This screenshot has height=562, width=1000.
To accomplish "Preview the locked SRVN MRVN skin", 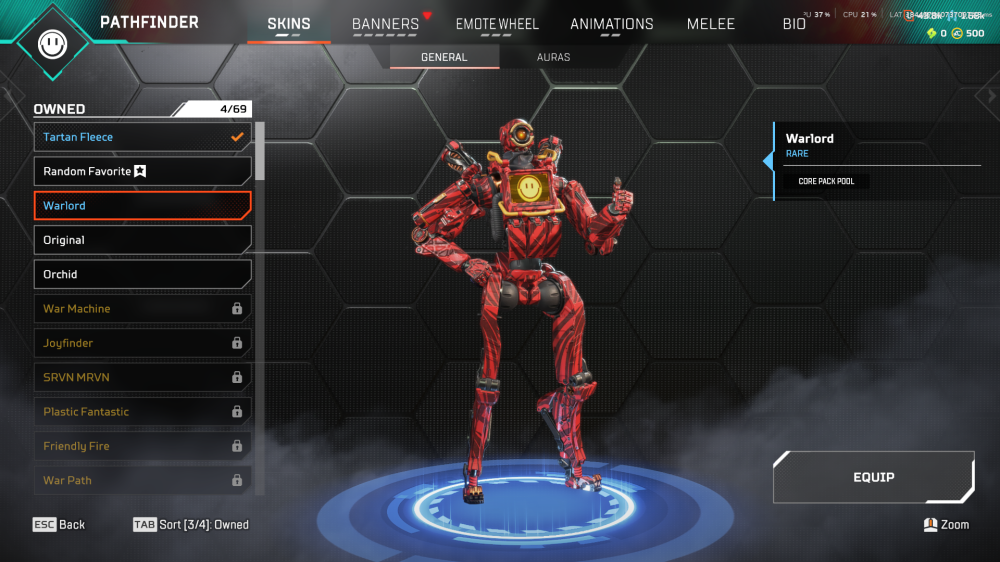I will [142, 377].
